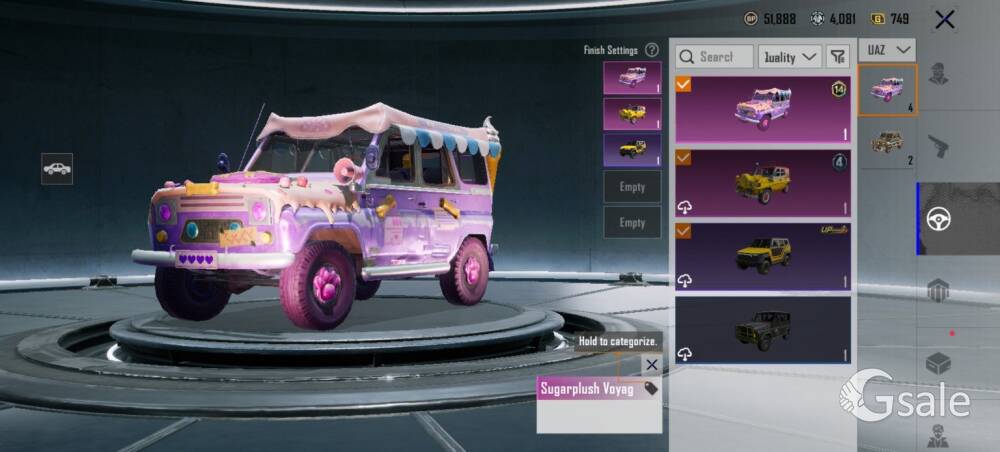Dismiss the Sugarplush Voyage name popup
The width and height of the screenshot is (1000, 452).
(x=652, y=365)
